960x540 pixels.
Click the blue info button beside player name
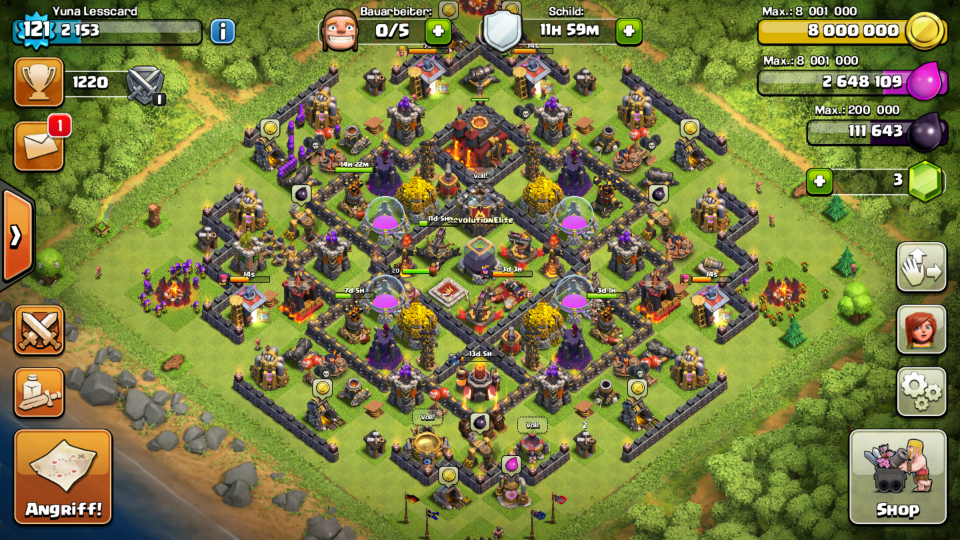coord(222,31)
